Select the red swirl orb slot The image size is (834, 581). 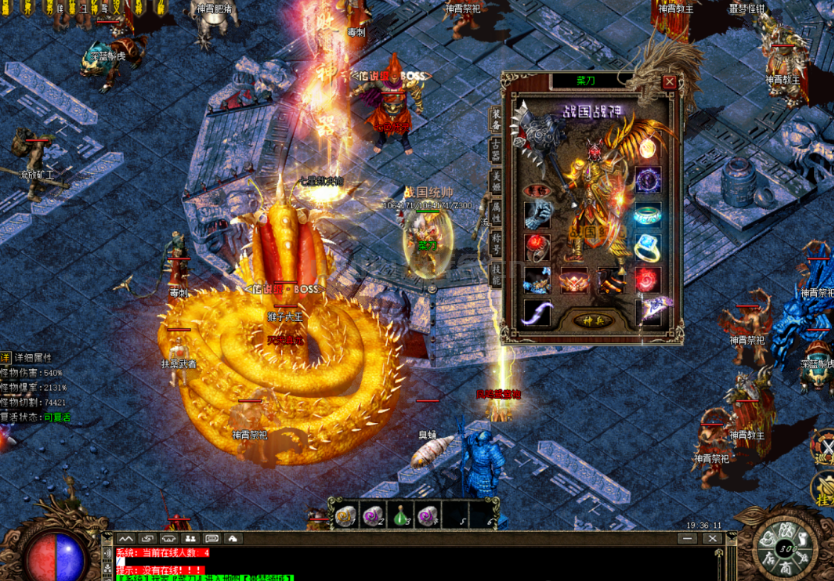click(x=648, y=280)
